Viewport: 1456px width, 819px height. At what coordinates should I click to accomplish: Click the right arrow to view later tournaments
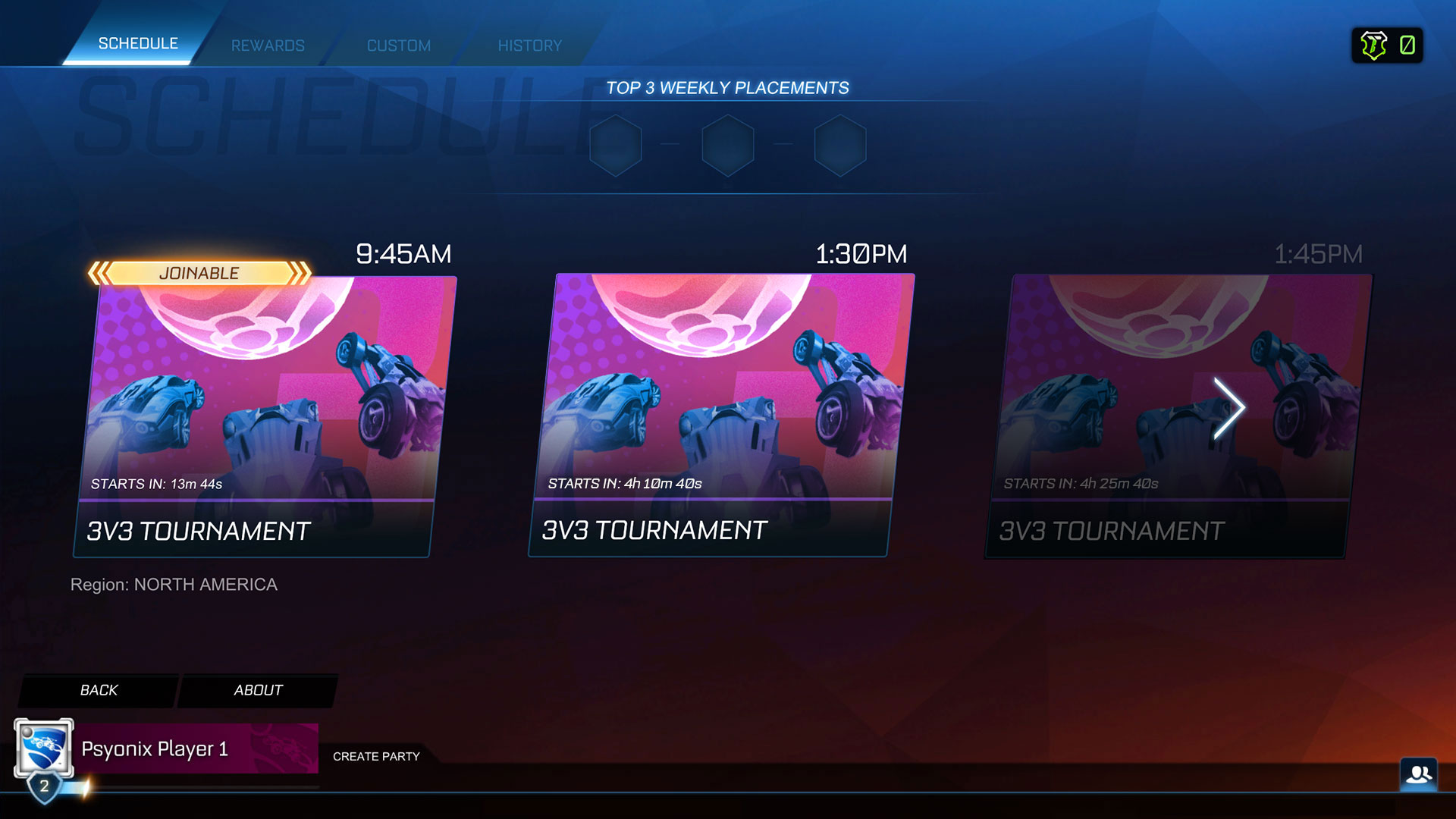pyautogui.click(x=1231, y=408)
